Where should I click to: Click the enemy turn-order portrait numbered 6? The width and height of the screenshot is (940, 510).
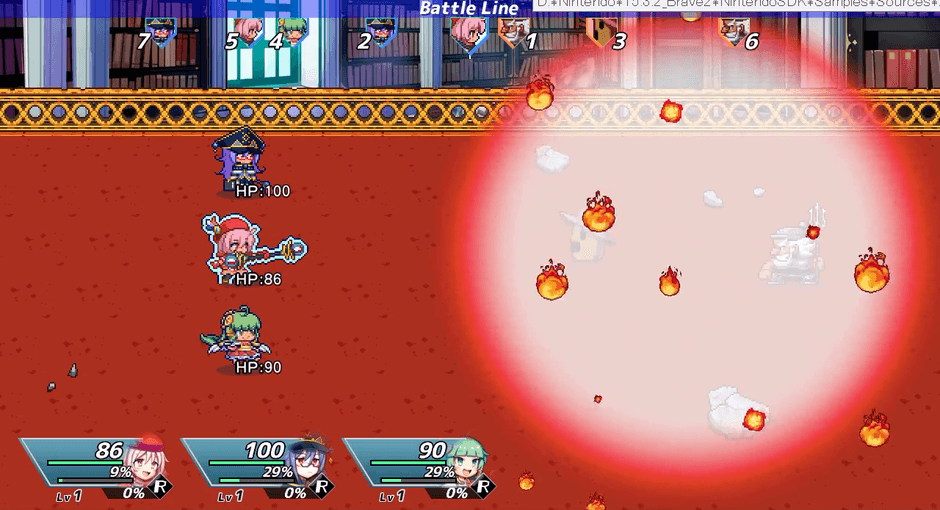tap(733, 30)
